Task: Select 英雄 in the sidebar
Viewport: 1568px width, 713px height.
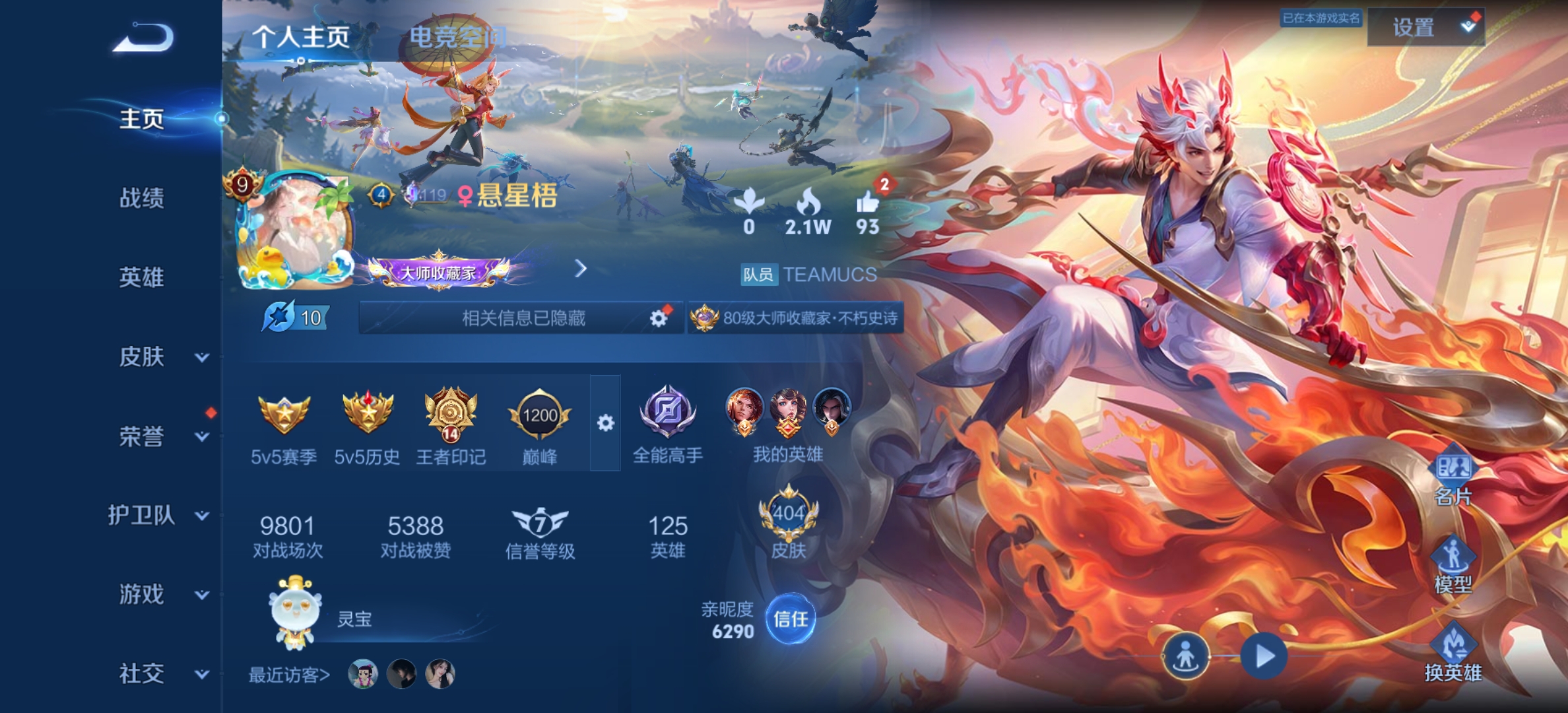Action: 141,277
